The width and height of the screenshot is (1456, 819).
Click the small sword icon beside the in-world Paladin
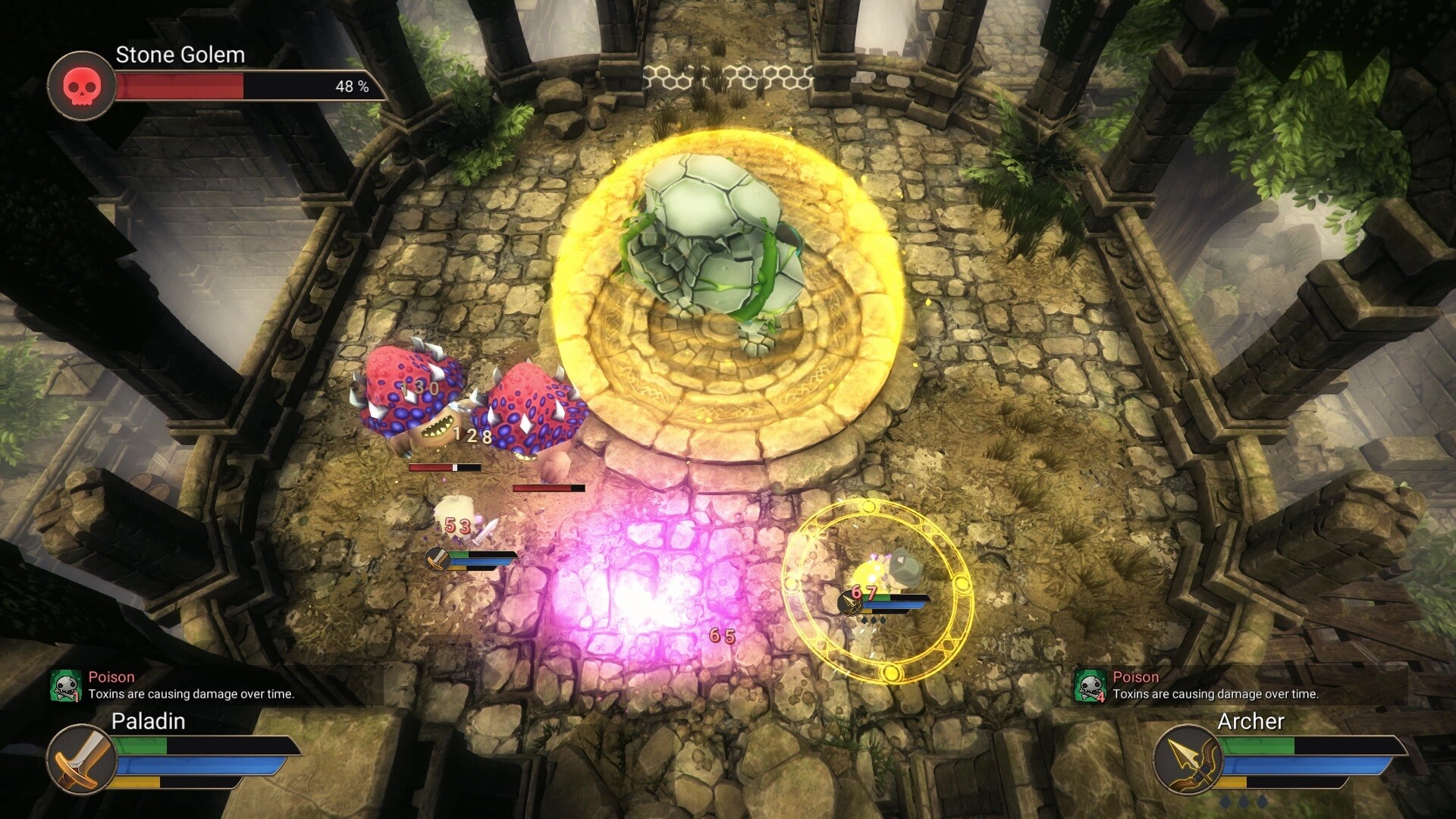[437, 559]
